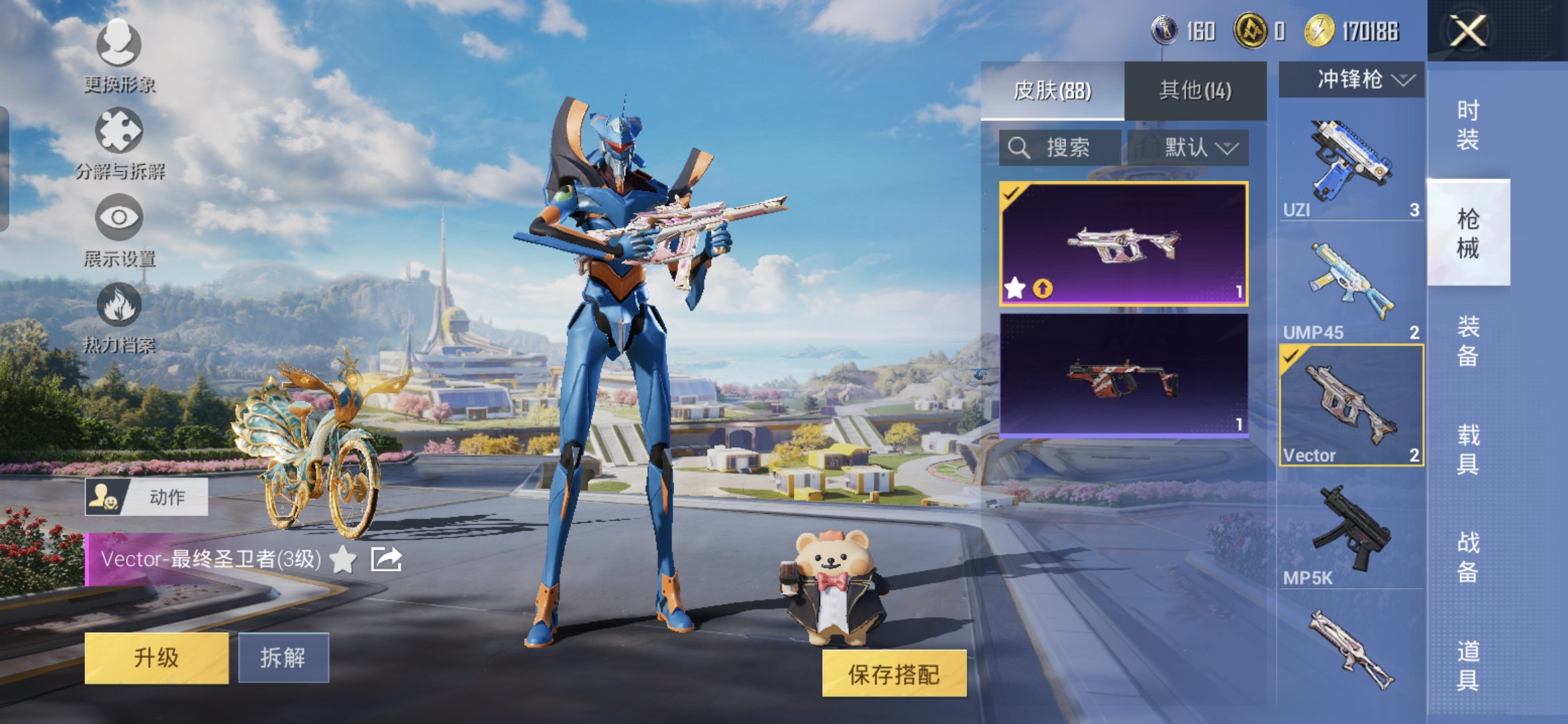The width and height of the screenshot is (1568, 724).
Task: Open the 冲锋枪 weapon type dropdown
Action: (x=1351, y=80)
